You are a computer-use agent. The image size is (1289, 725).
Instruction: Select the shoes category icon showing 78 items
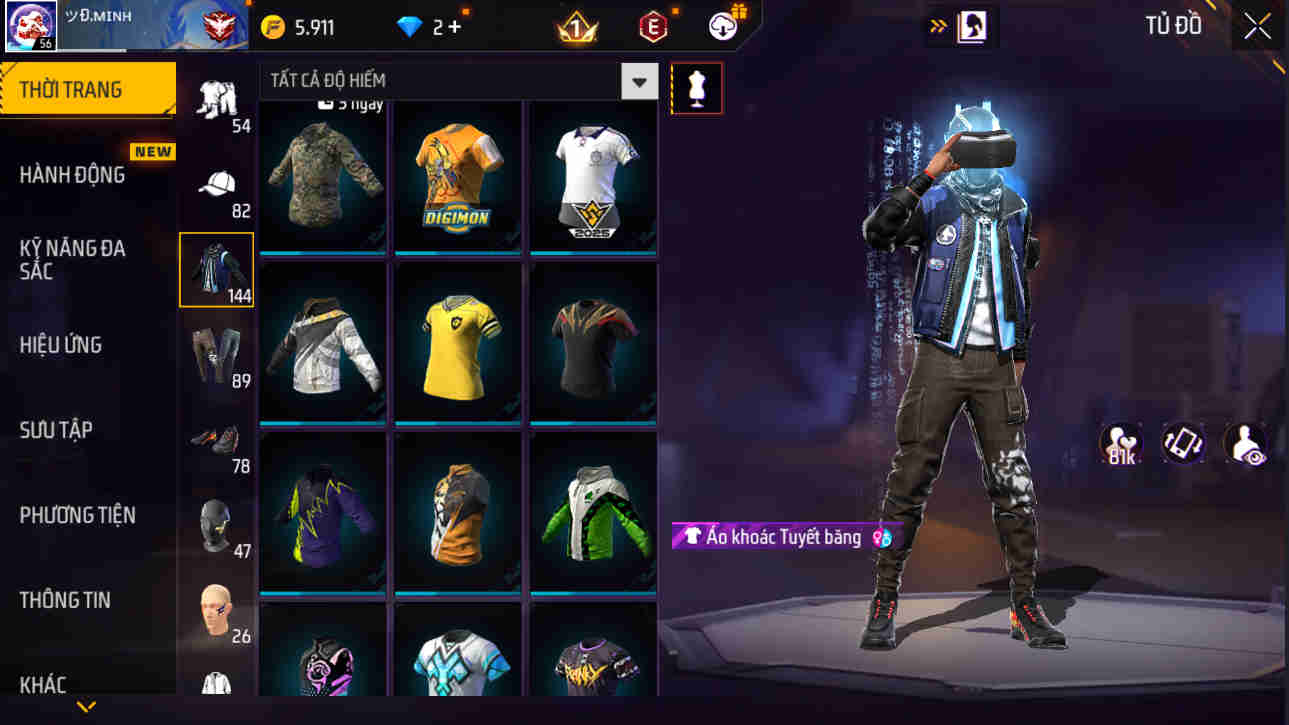216,438
